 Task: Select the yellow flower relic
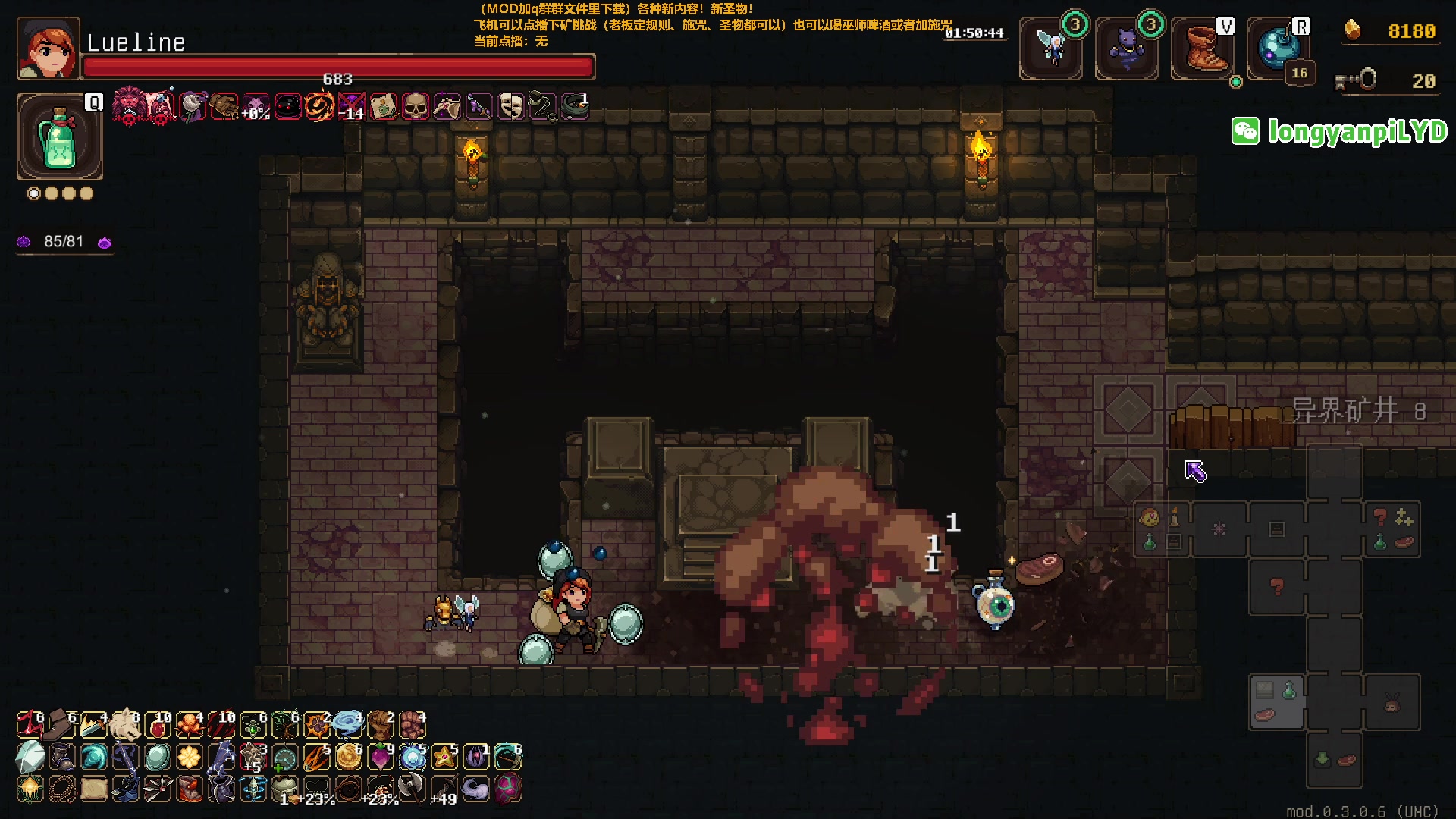[x=189, y=757]
